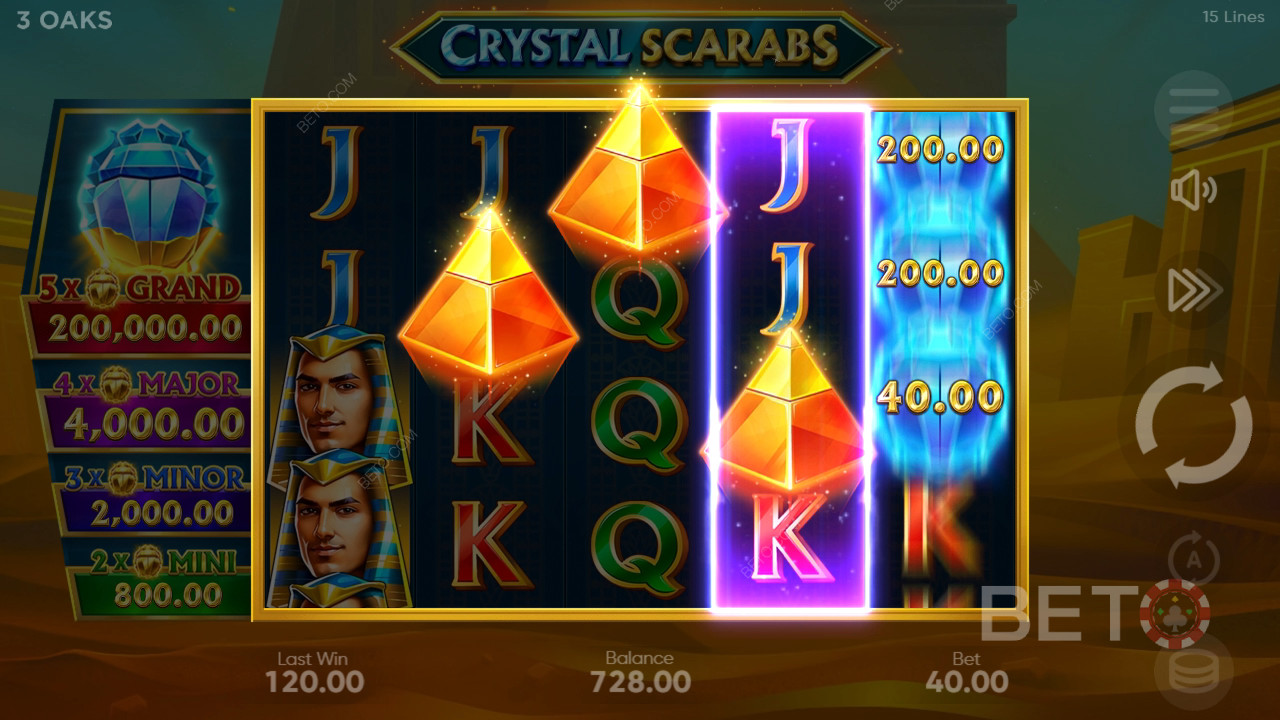The image size is (1280, 720).
Task: Enable autoplay with the A button
Action: [1194, 556]
